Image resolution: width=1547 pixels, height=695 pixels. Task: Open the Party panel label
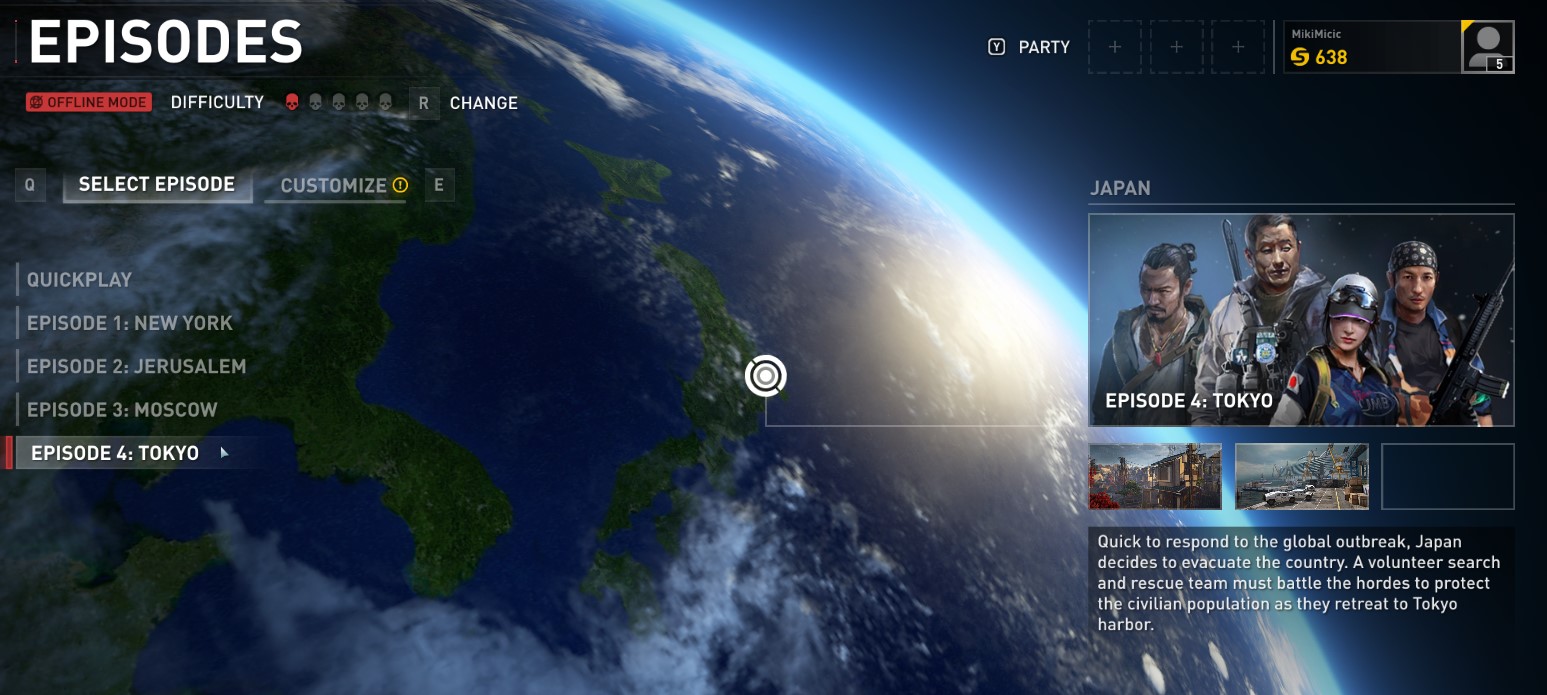(1044, 47)
